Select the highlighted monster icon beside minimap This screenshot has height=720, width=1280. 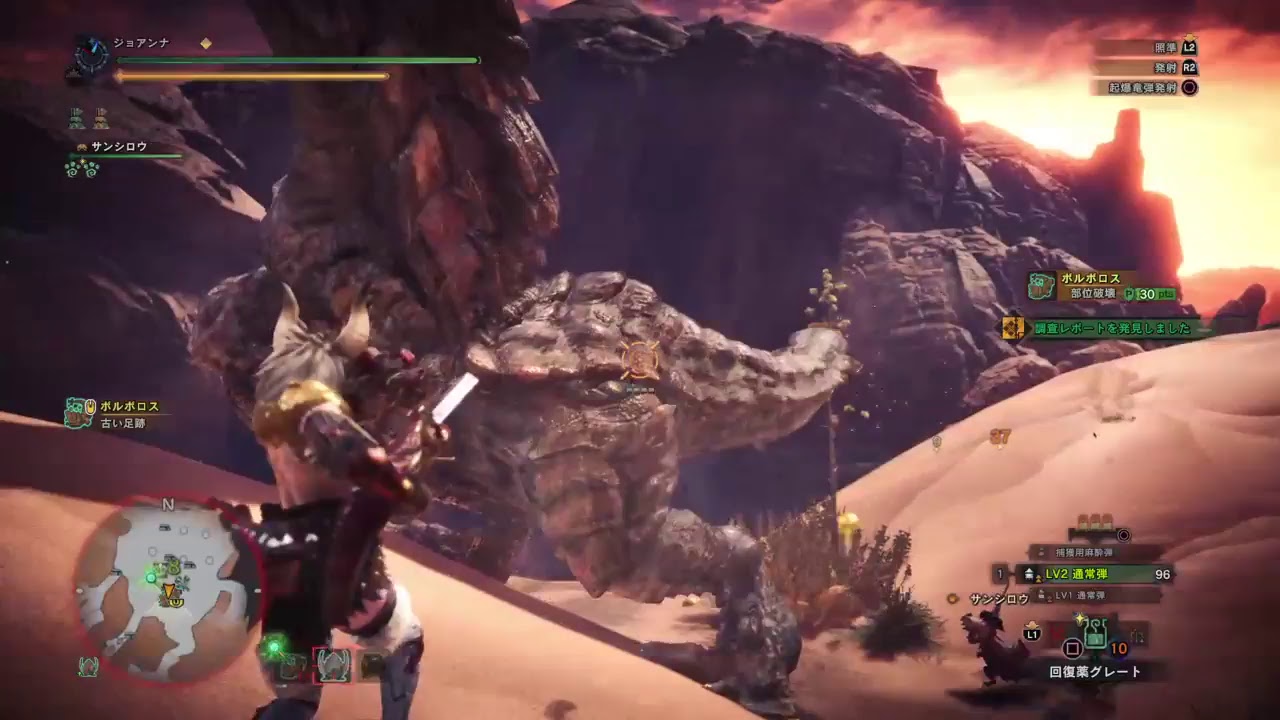coord(332,665)
